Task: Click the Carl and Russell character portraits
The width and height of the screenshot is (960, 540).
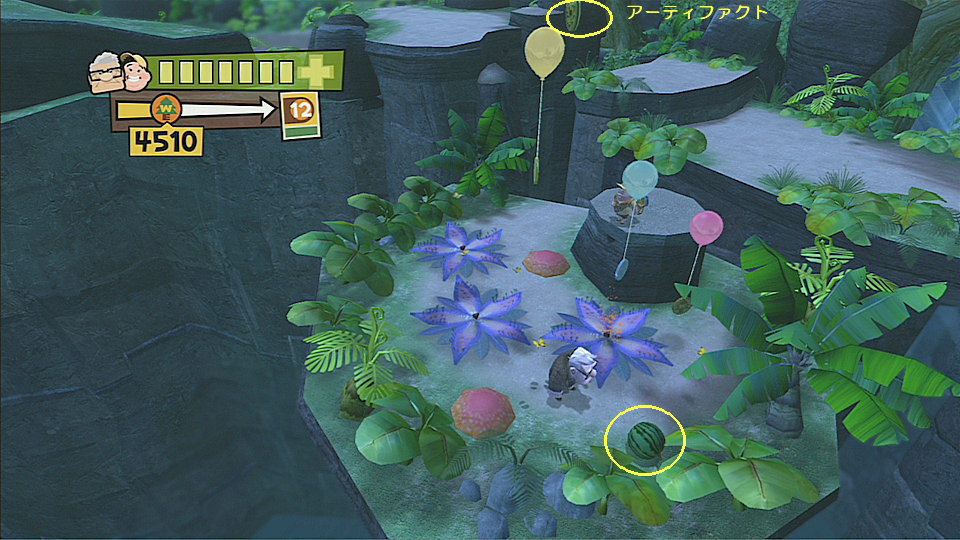Action: tap(118, 73)
